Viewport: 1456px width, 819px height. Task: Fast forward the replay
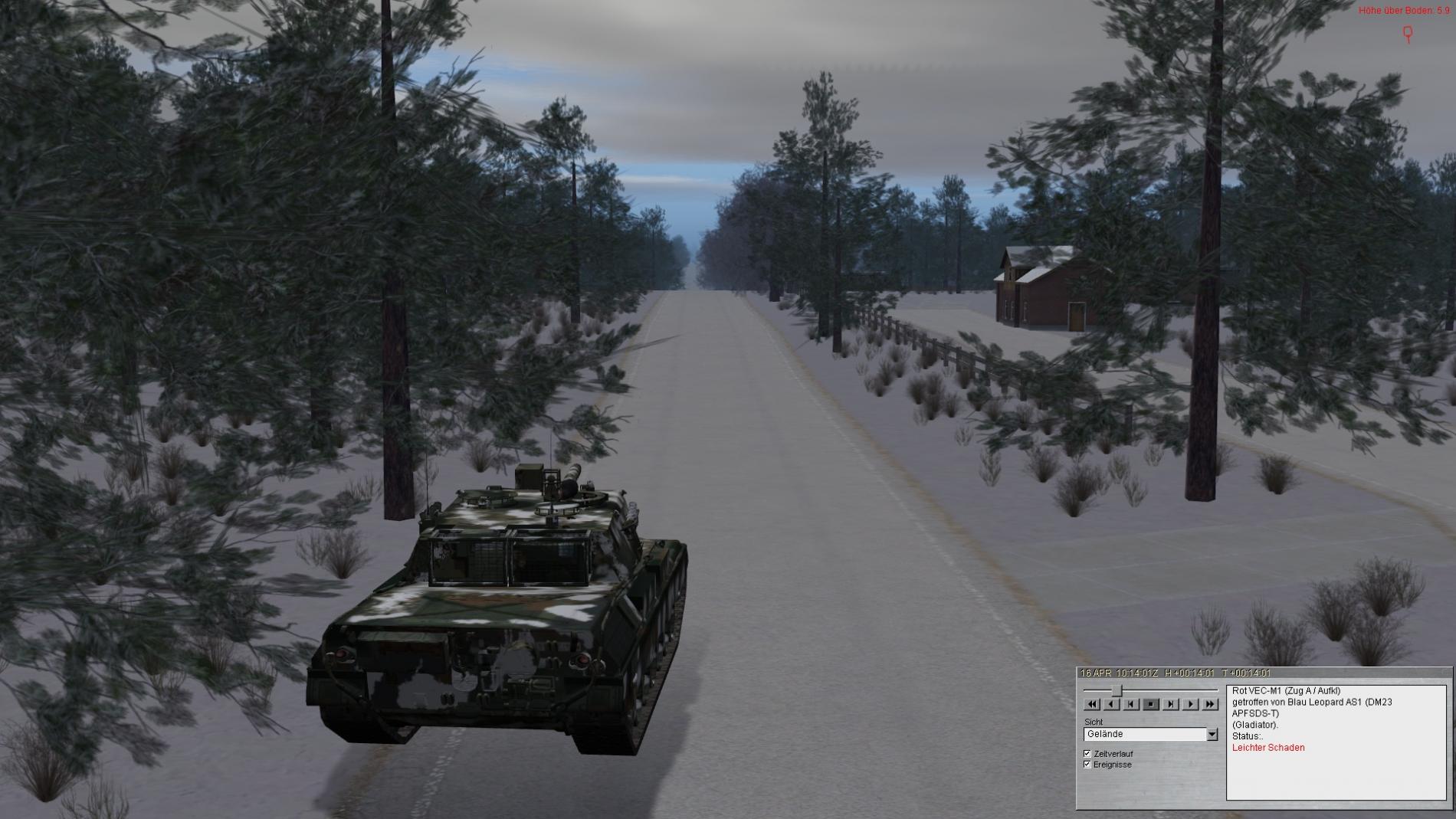(1210, 704)
